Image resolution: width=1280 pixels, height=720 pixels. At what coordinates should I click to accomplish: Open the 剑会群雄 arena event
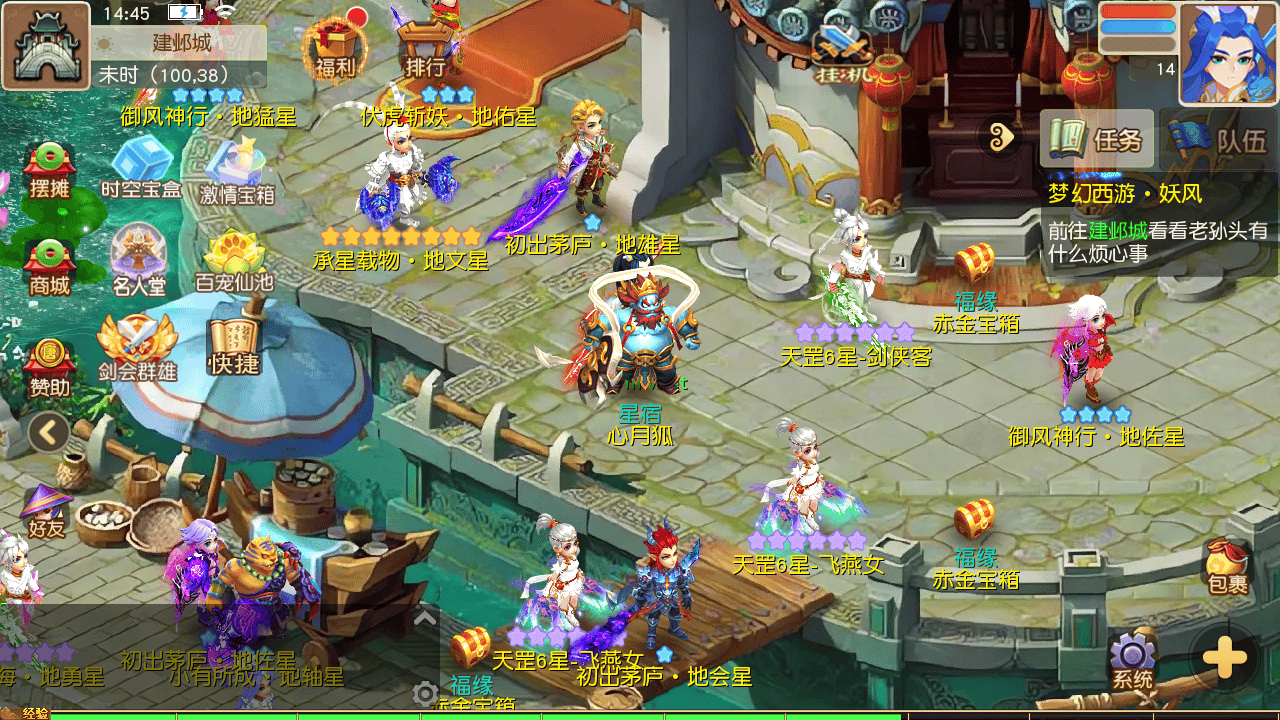[x=137, y=348]
